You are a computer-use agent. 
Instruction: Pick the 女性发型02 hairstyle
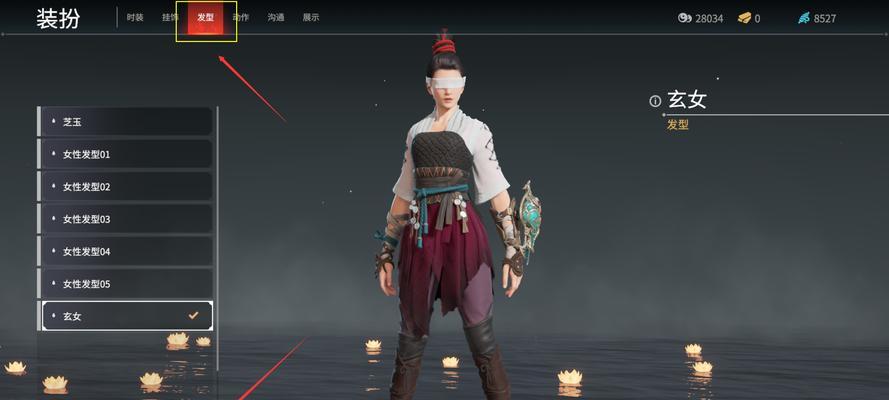click(x=126, y=187)
